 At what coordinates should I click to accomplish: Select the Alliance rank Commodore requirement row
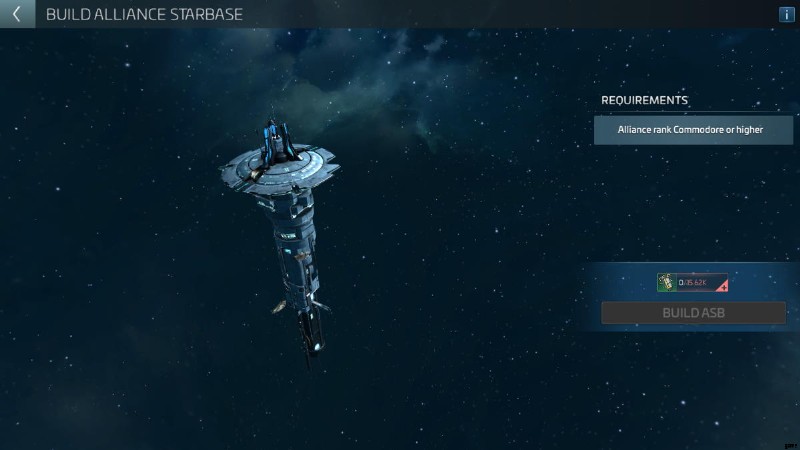pyautogui.click(x=693, y=130)
